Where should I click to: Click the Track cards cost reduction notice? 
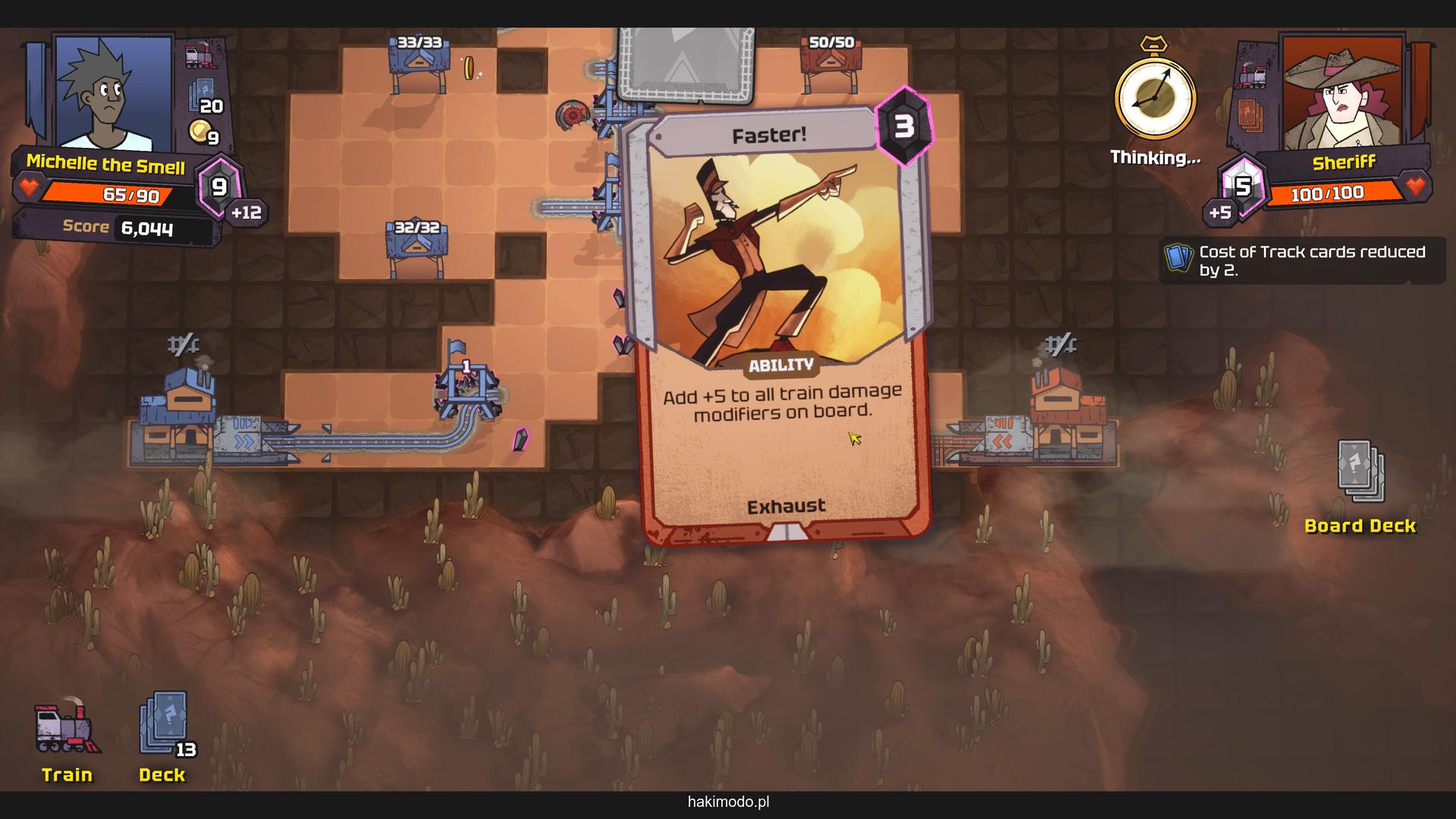click(x=1301, y=261)
